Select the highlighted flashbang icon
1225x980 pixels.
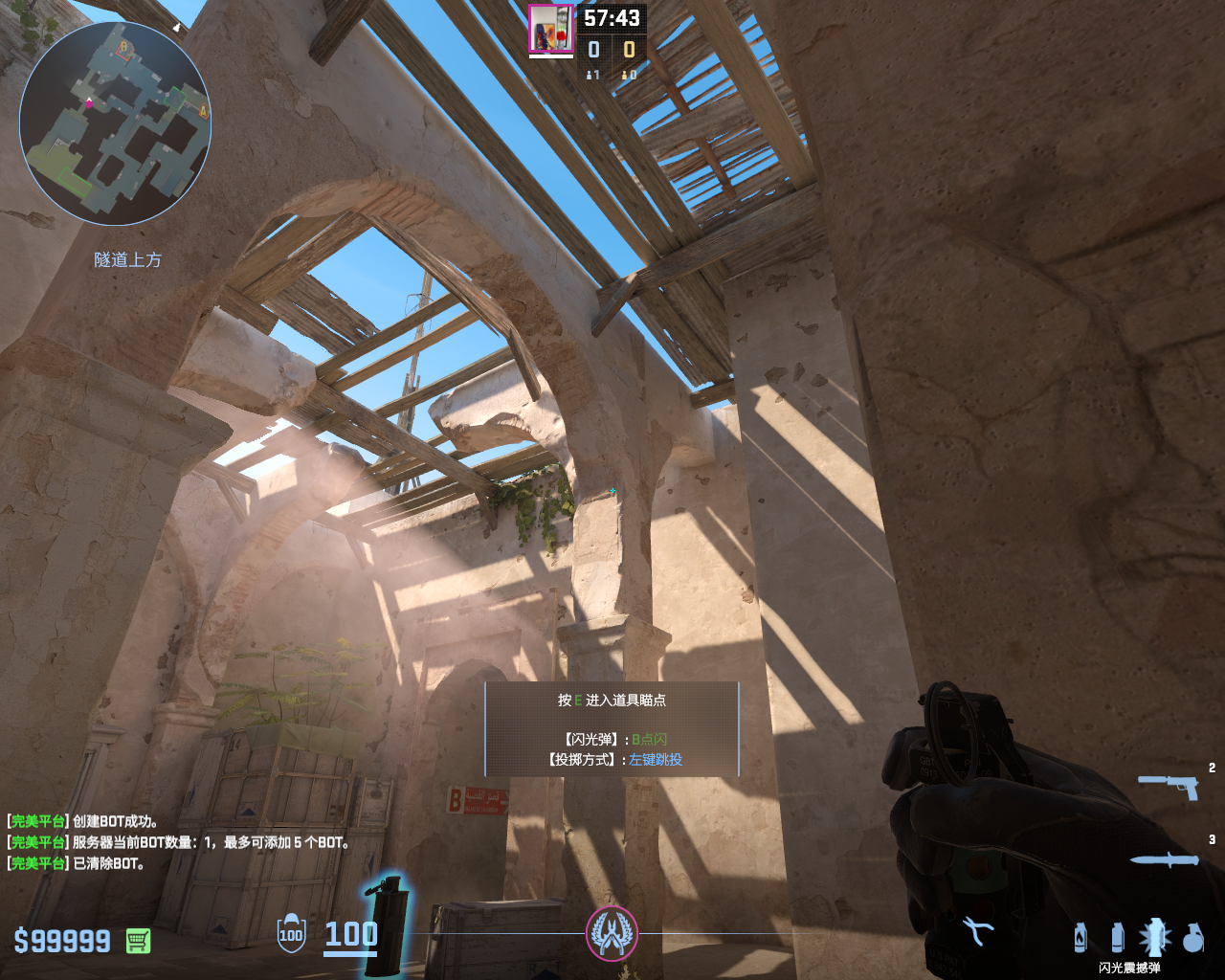(1155, 936)
